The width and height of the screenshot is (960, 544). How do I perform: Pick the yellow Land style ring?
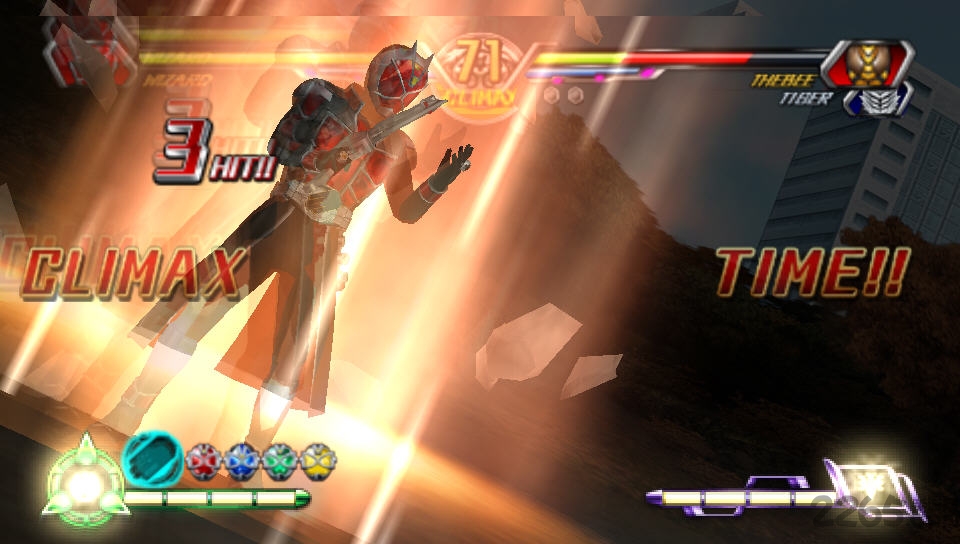click(x=318, y=461)
